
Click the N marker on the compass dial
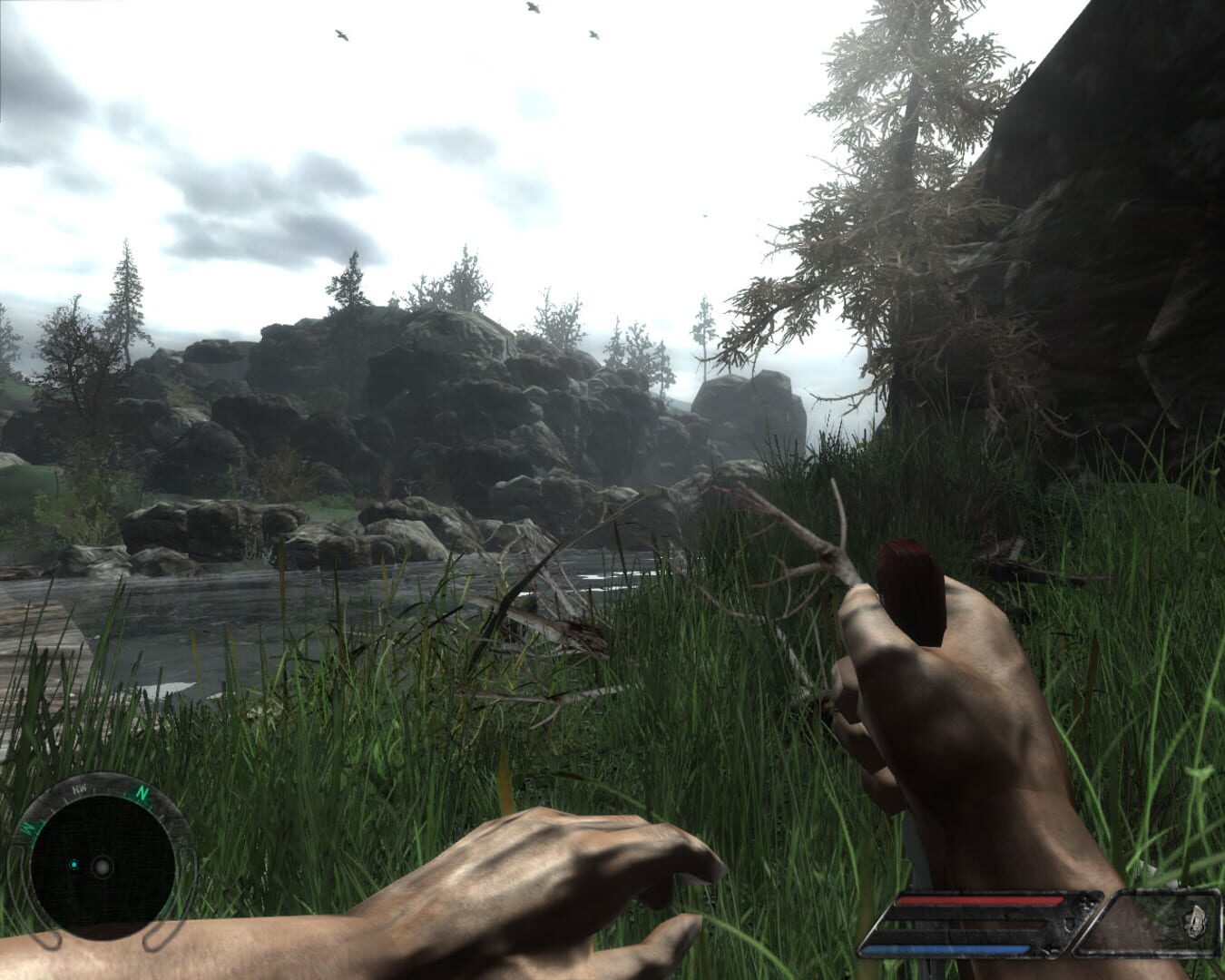coord(143,794)
